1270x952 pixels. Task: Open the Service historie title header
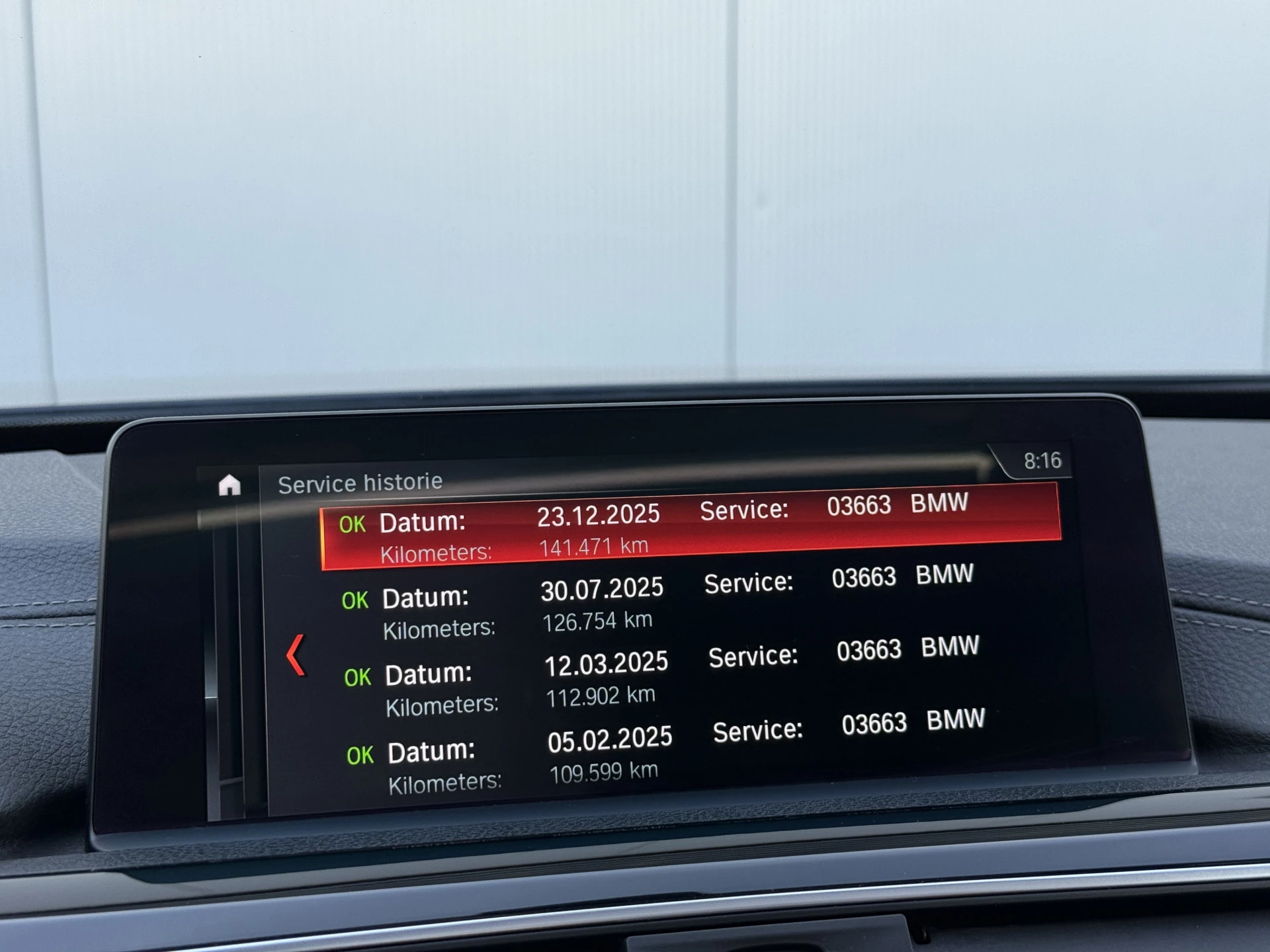click(x=361, y=482)
